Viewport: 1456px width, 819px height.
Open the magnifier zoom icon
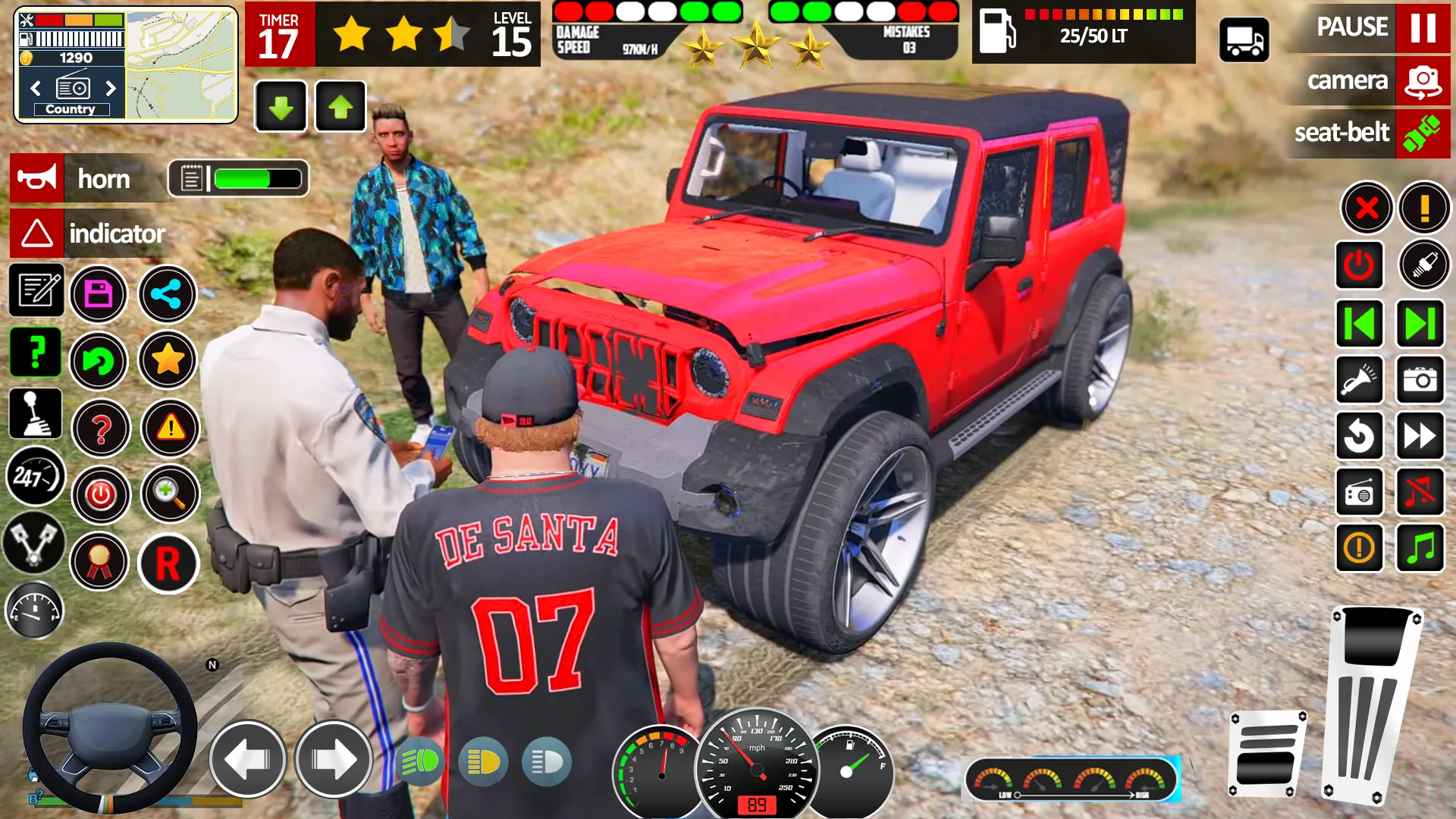point(168,494)
